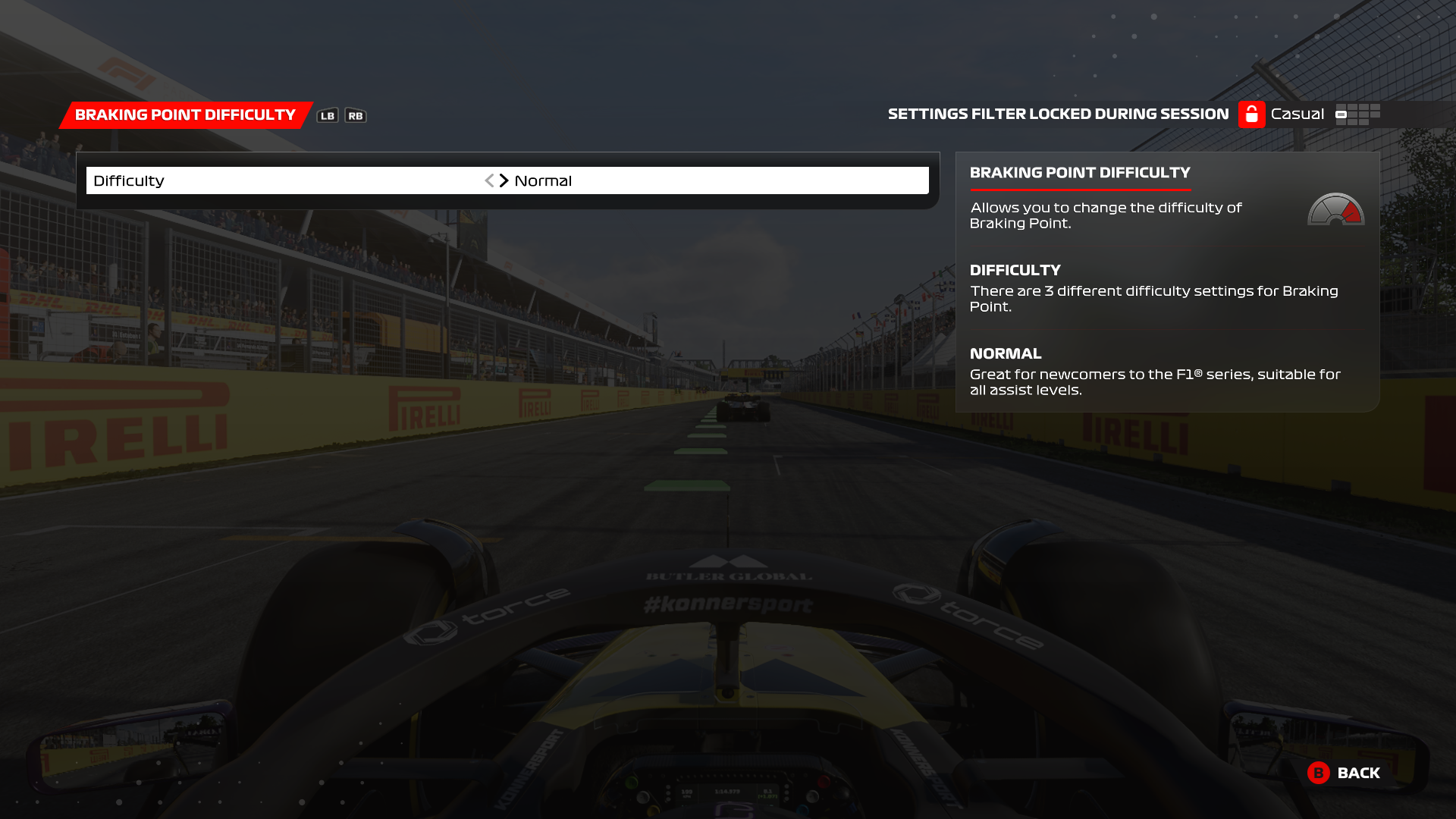Click the left arrow to lower Difficulty
The width and height of the screenshot is (1456, 819).
pyautogui.click(x=490, y=180)
